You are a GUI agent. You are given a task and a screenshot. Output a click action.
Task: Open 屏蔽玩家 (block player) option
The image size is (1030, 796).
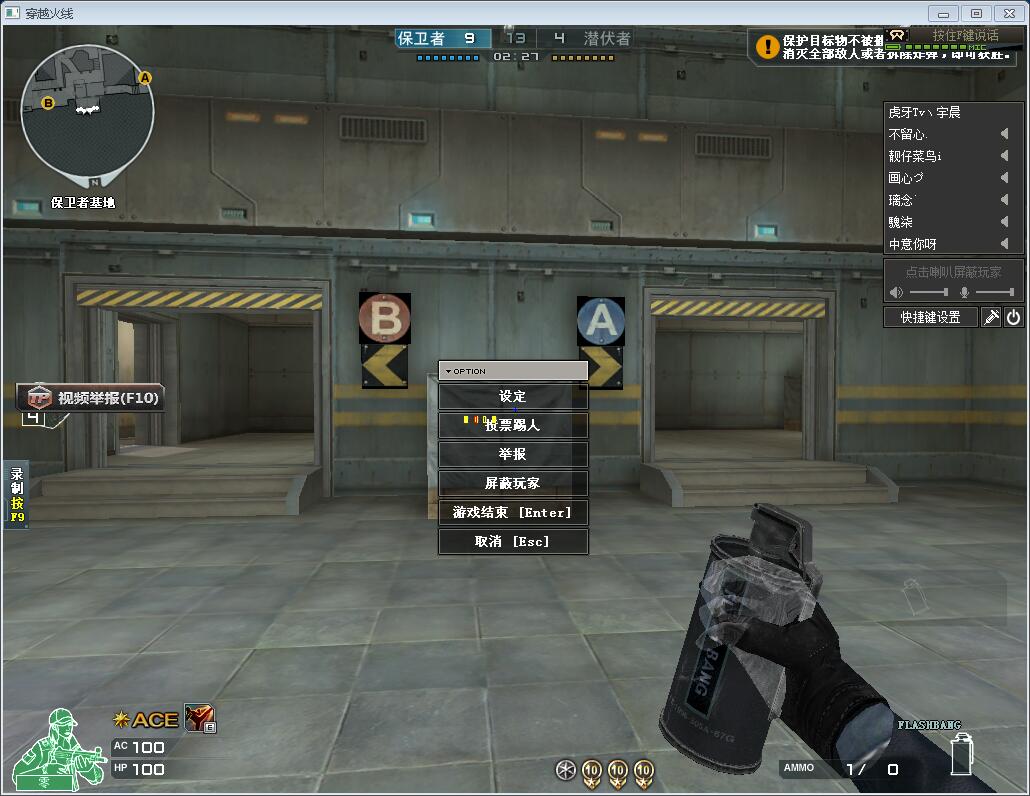(513, 483)
